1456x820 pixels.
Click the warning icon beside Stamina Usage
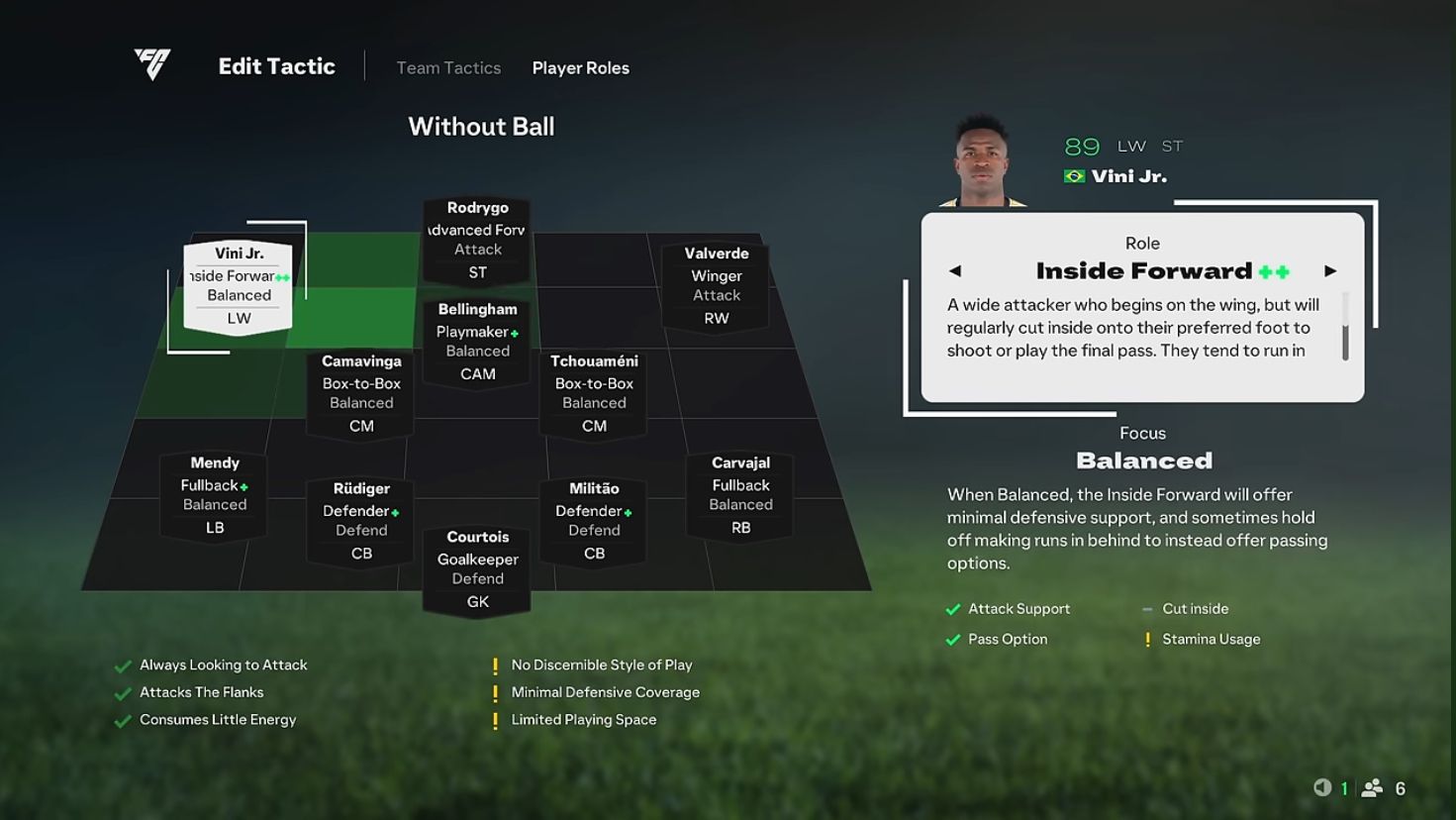1148,639
